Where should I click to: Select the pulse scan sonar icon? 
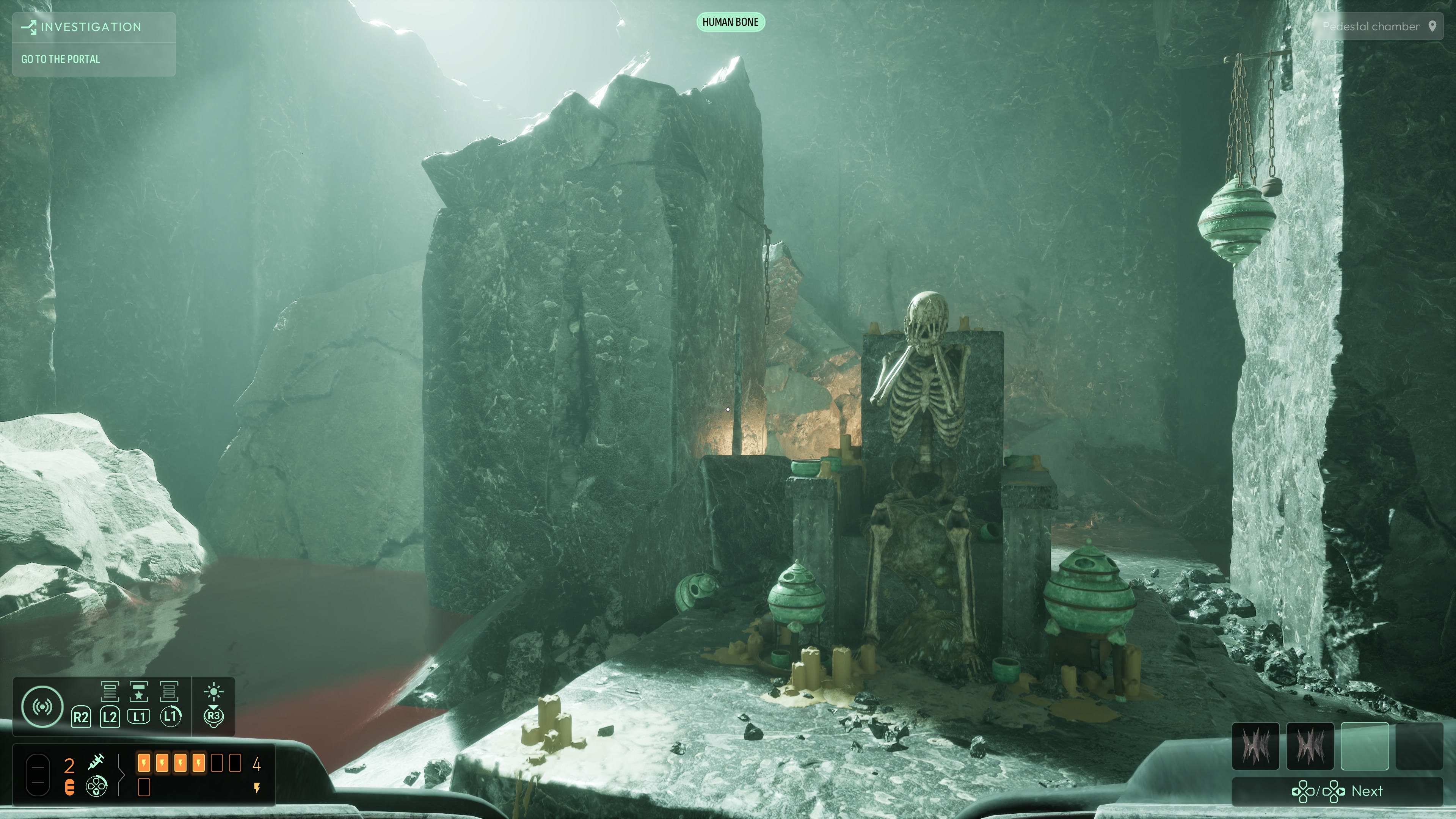43,706
